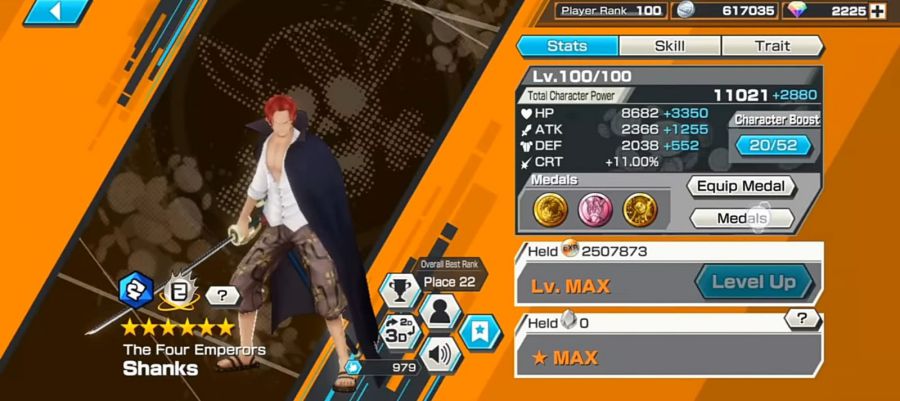Select the Stats tab
The image size is (900, 401).
pyautogui.click(x=567, y=46)
